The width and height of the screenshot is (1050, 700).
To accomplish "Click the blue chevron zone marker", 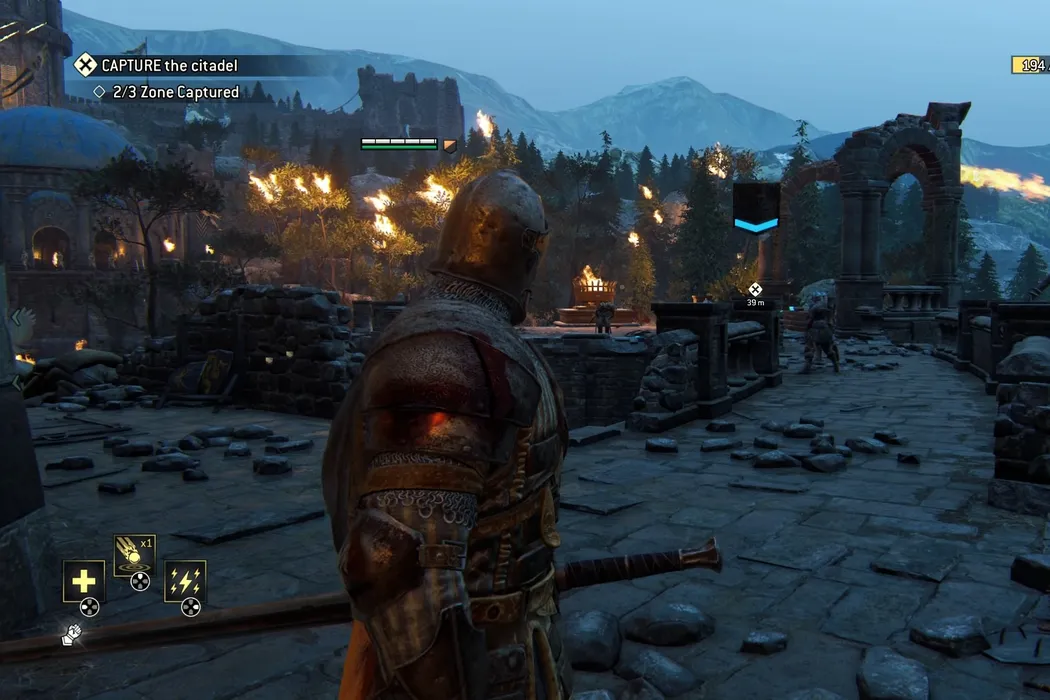I will point(756,208).
